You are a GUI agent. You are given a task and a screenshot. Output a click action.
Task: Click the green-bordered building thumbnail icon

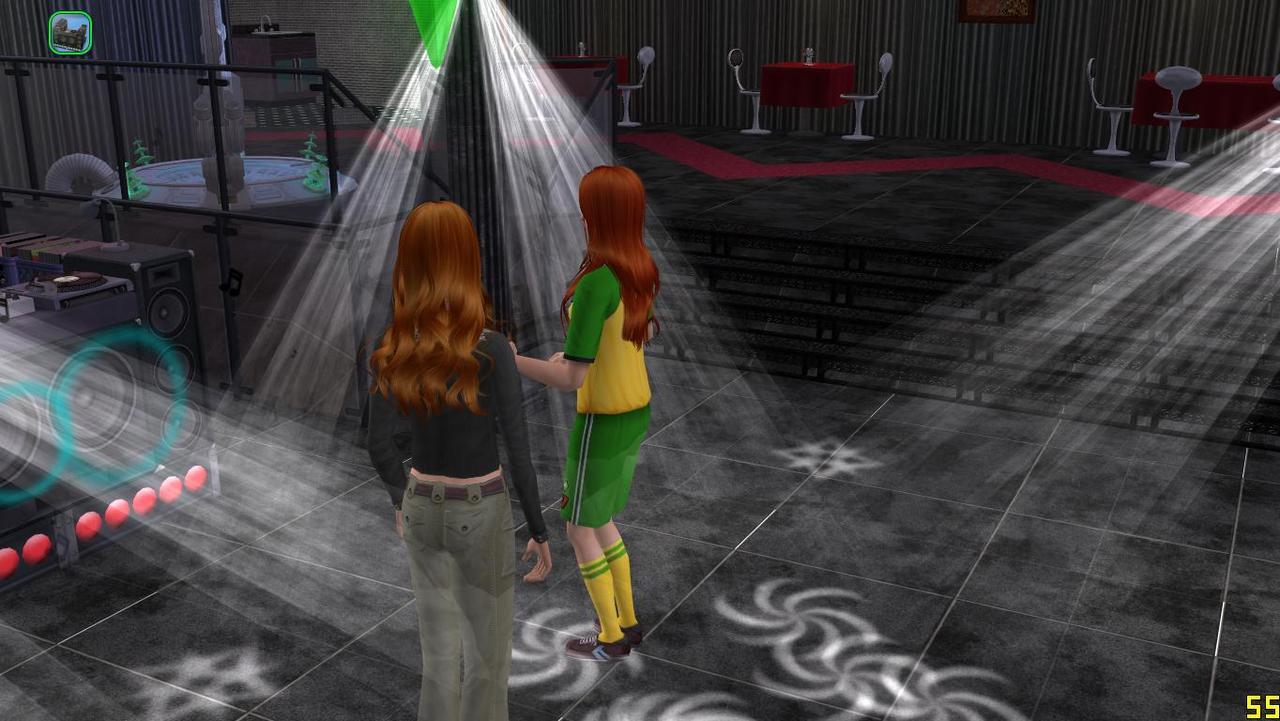[x=70, y=32]
